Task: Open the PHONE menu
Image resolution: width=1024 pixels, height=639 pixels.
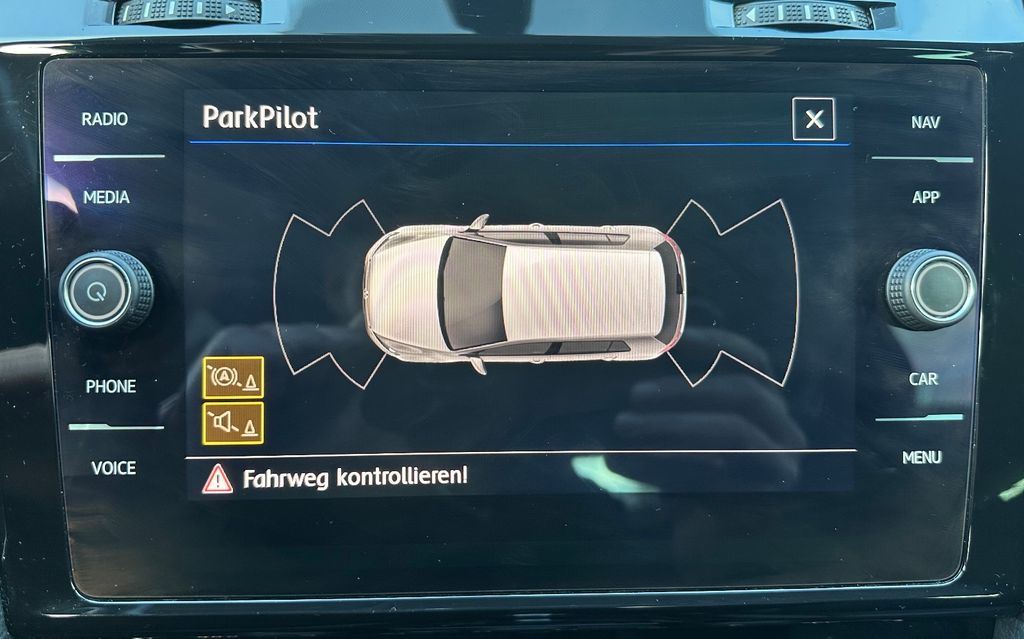Action: click(110, 386)
